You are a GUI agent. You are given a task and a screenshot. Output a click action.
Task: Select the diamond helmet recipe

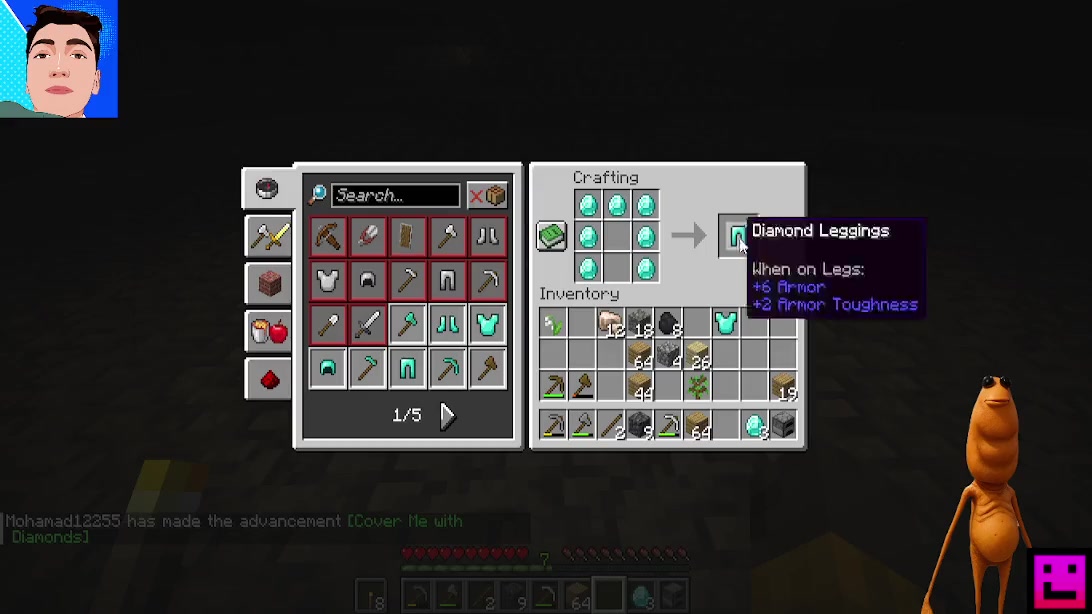(x=328, y=369)
